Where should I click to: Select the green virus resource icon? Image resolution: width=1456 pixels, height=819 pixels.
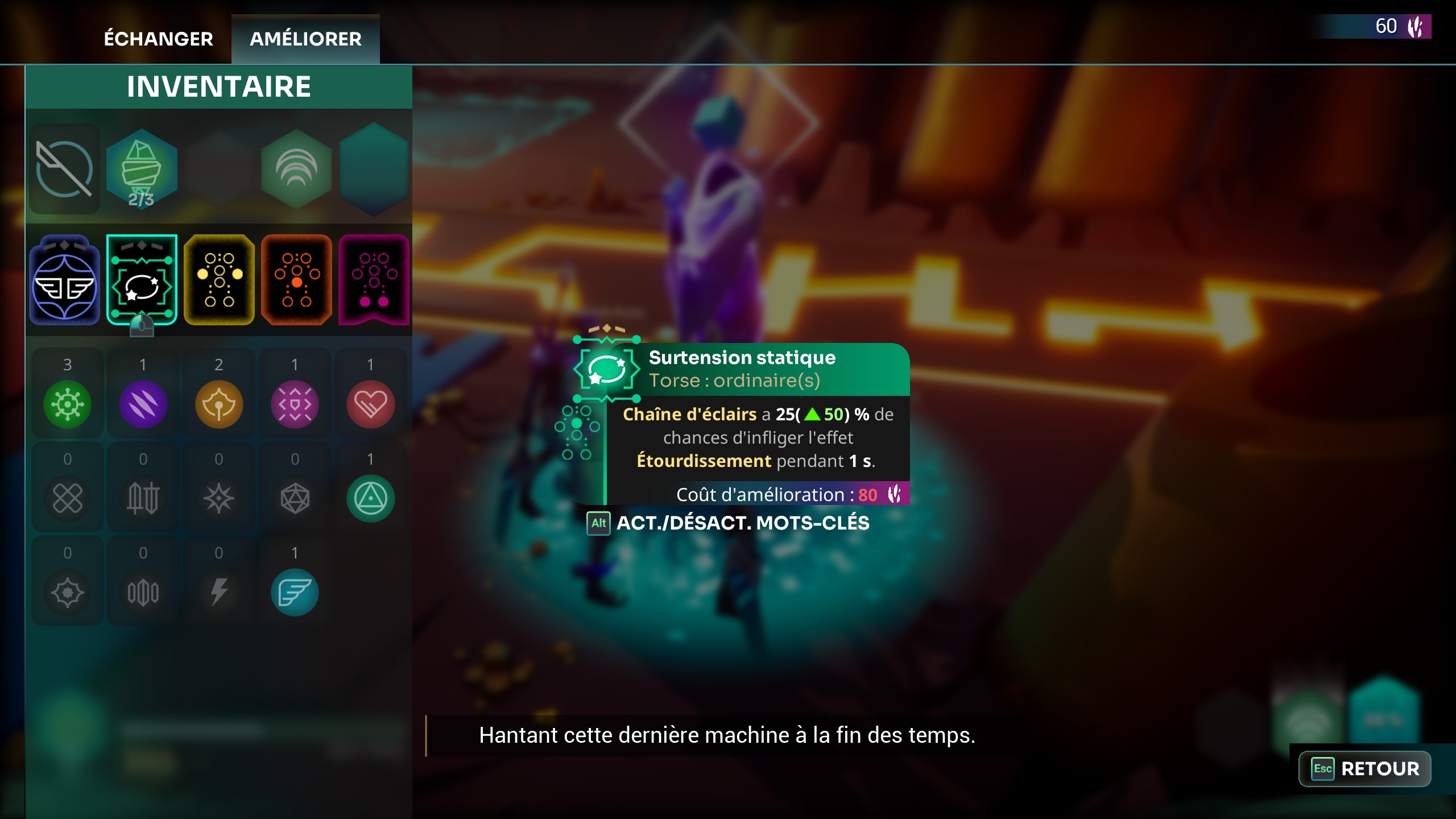[67, 404]
